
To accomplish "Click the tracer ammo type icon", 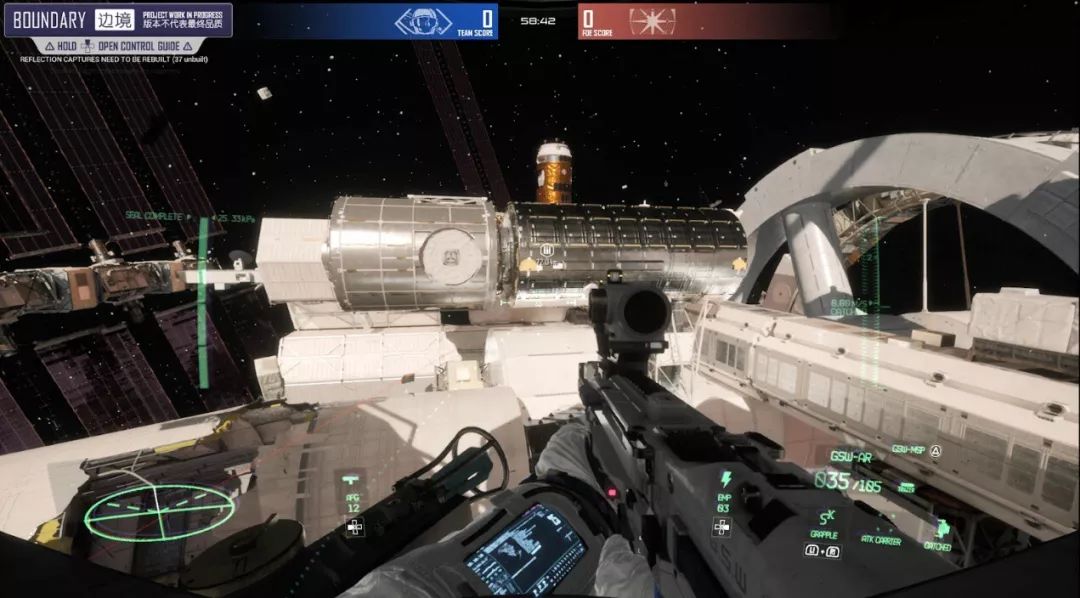I will (x=906, y=487).
